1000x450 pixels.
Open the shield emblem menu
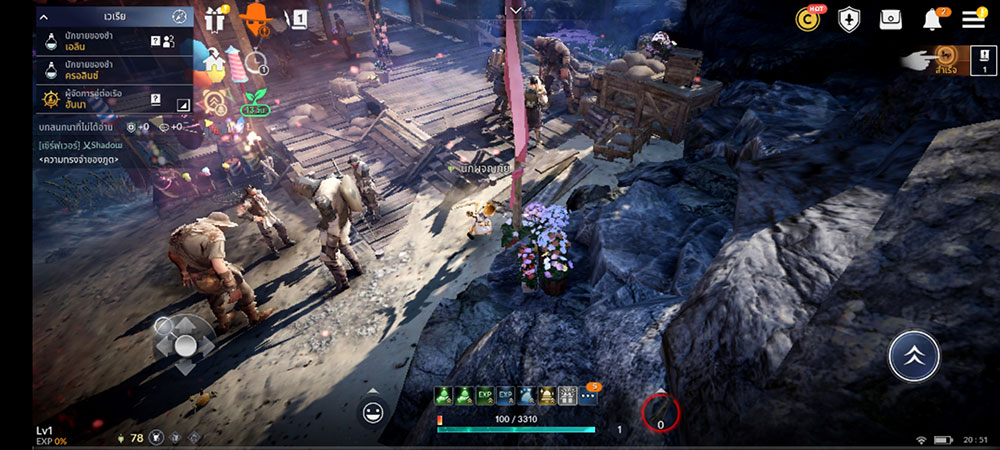[849, 18]
